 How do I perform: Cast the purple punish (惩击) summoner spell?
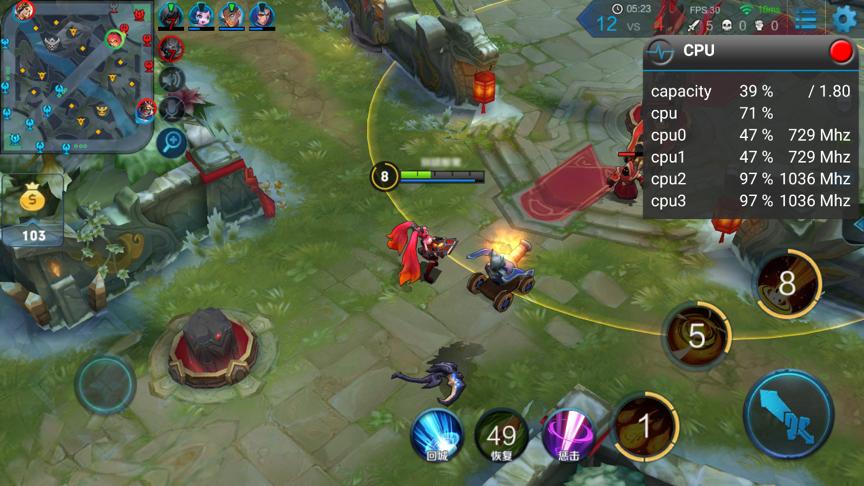569,434
